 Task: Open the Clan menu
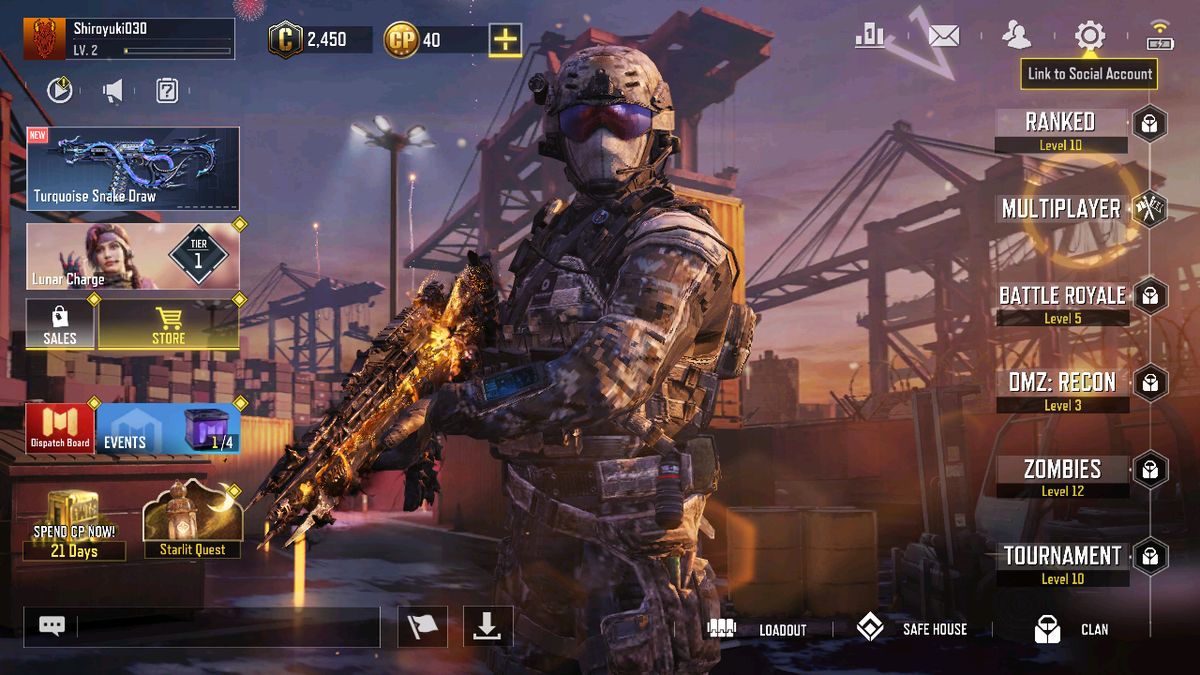(x=1071, y=629)
